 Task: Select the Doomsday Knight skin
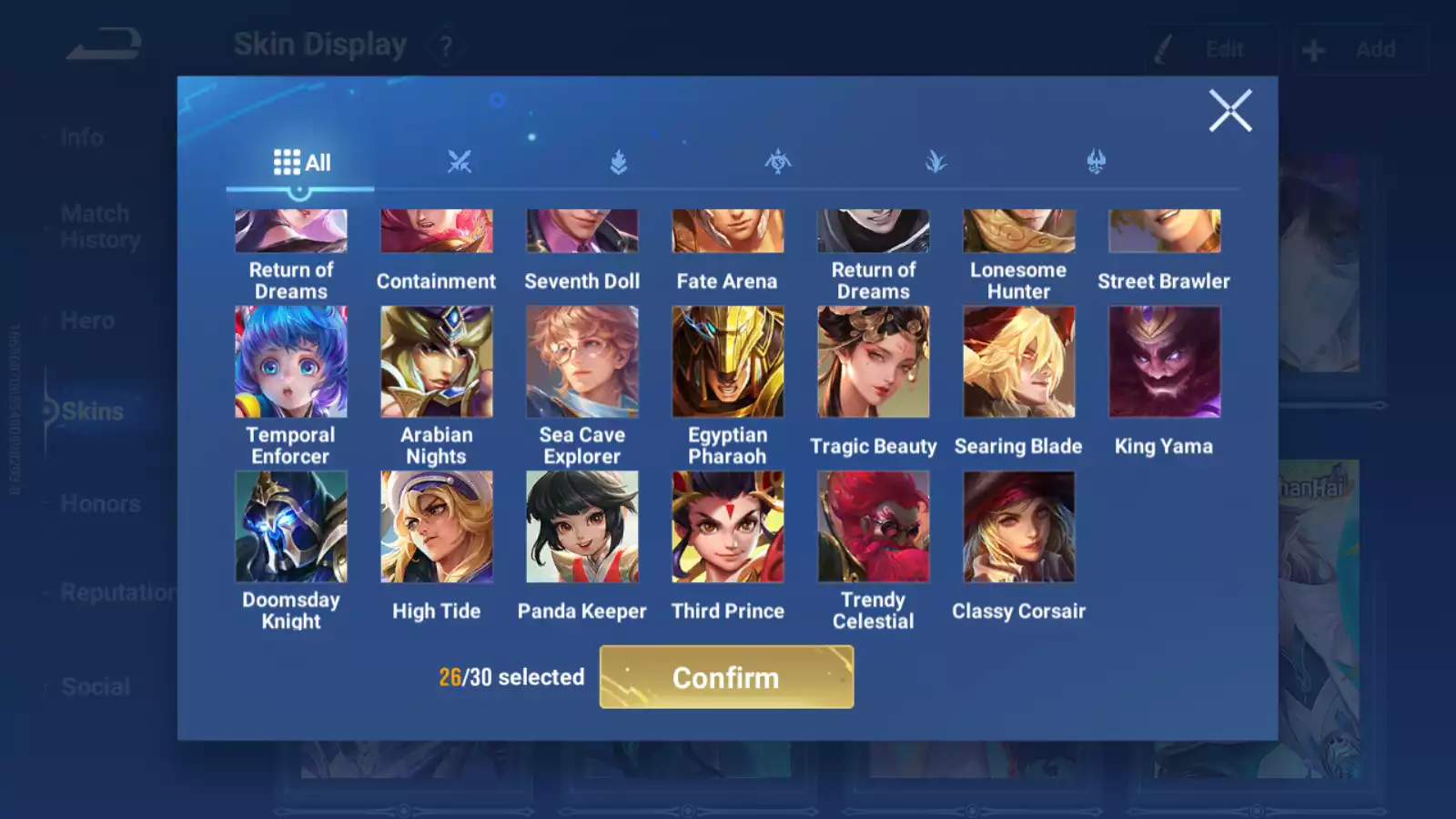point(291,527)
